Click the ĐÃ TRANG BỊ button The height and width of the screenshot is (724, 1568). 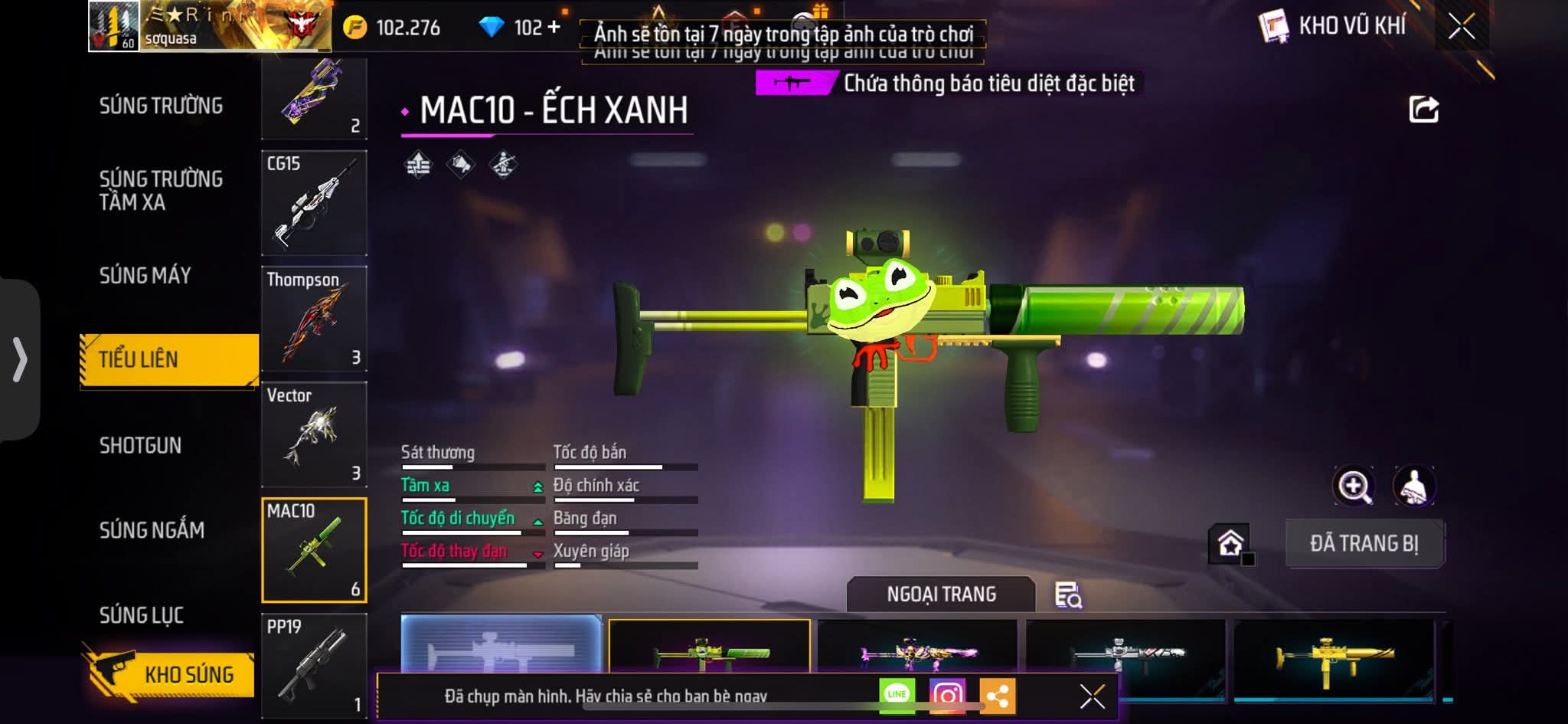tap(1364, 543)
